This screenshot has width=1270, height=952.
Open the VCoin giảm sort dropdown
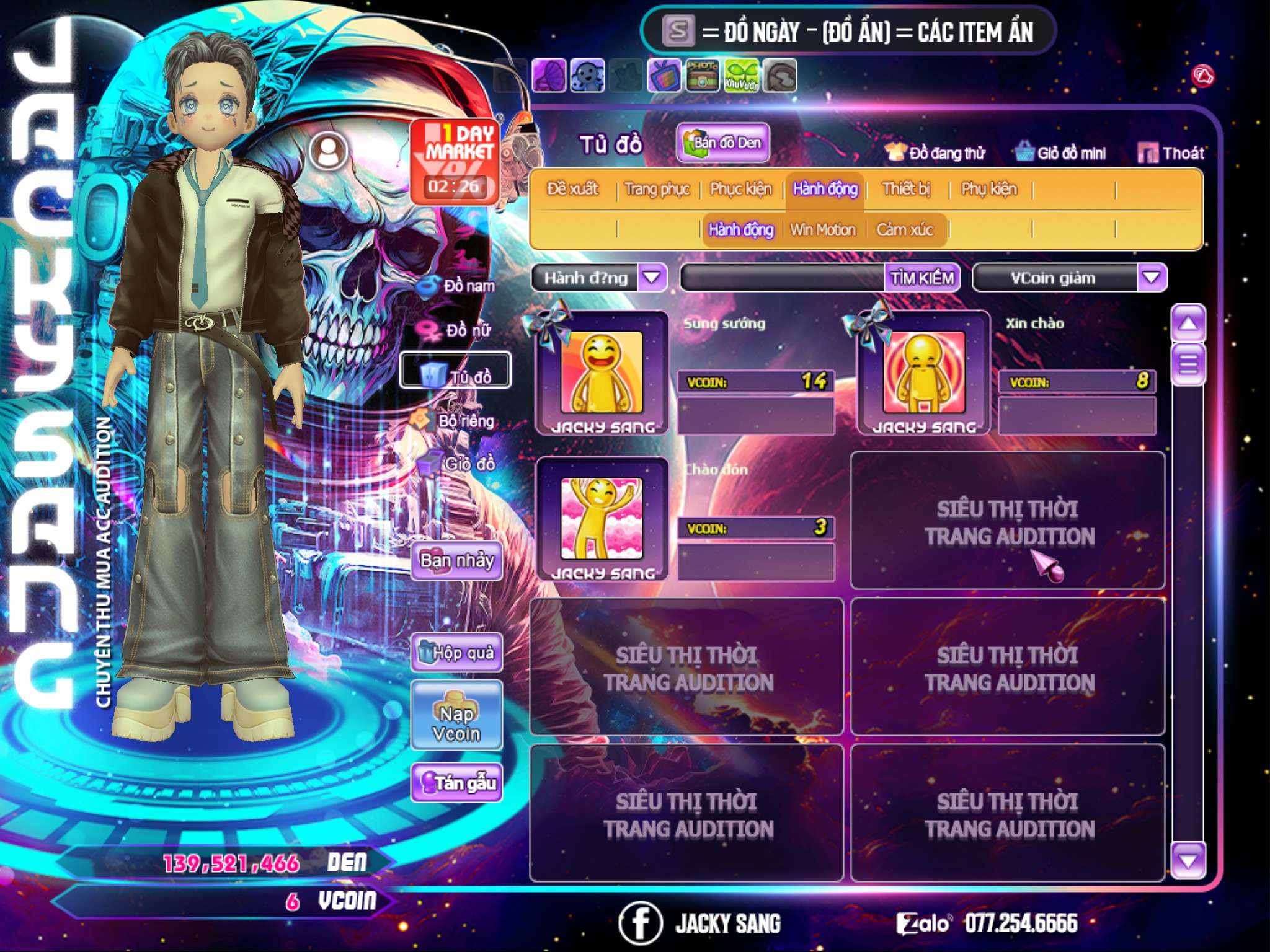click(x=1151, y=278)
